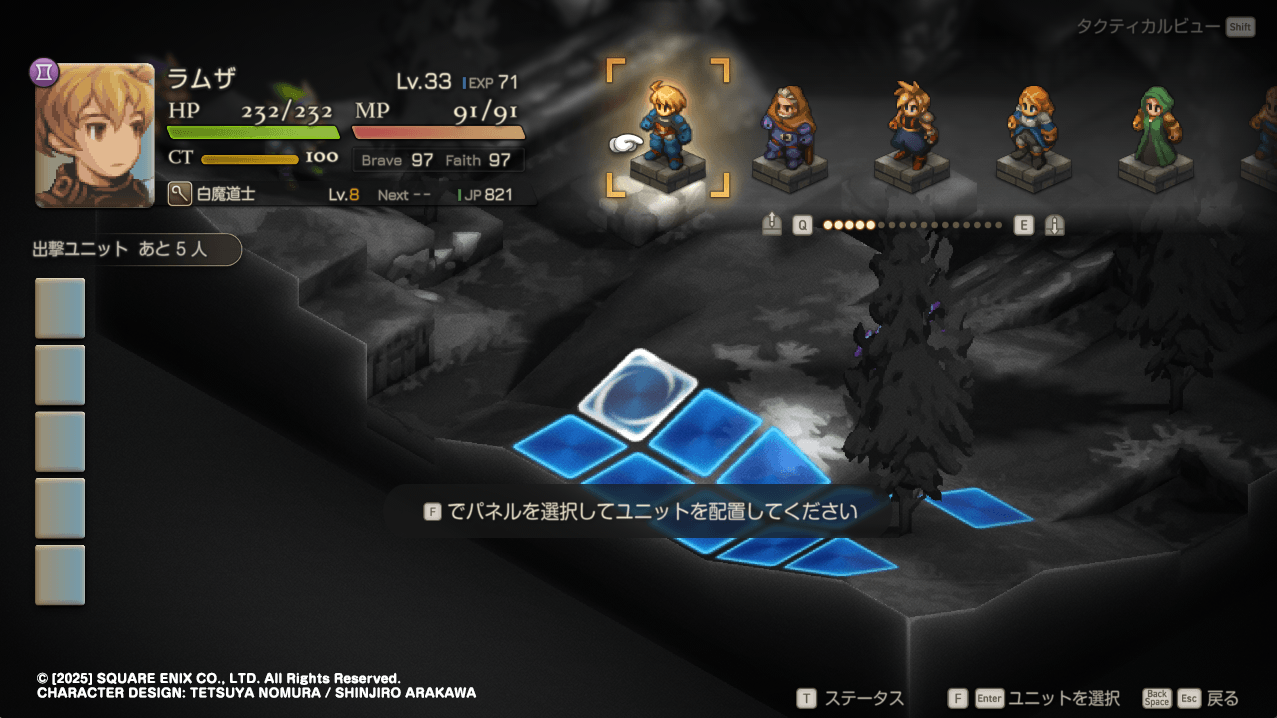Choose the green-hooded unit
The width and height of the screenshot is (1277, 718).
tap(1155, 130)
